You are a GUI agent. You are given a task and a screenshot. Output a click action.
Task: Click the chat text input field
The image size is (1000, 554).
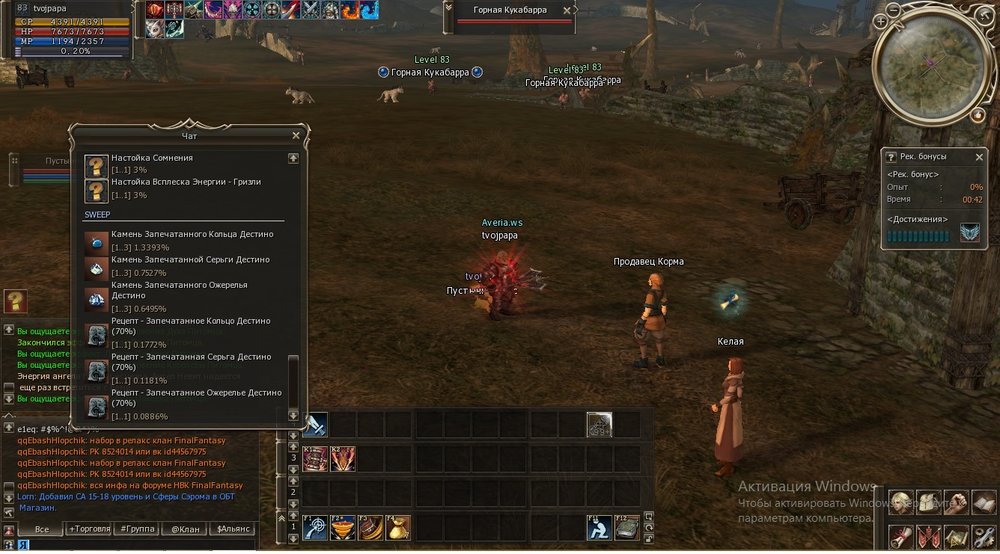(x=140, y=545)
